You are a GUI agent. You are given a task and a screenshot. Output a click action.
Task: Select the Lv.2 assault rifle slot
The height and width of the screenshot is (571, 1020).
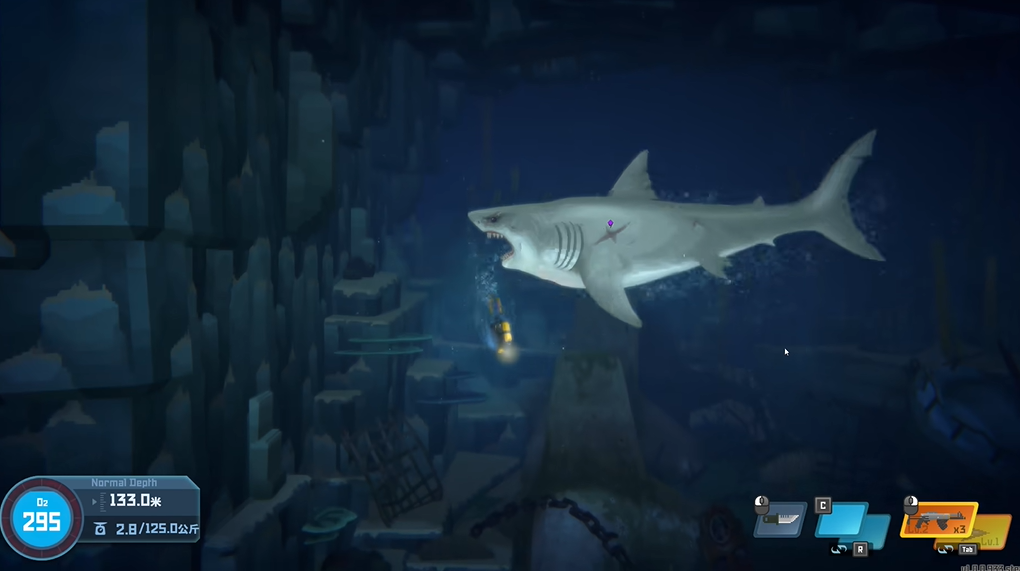936,518
